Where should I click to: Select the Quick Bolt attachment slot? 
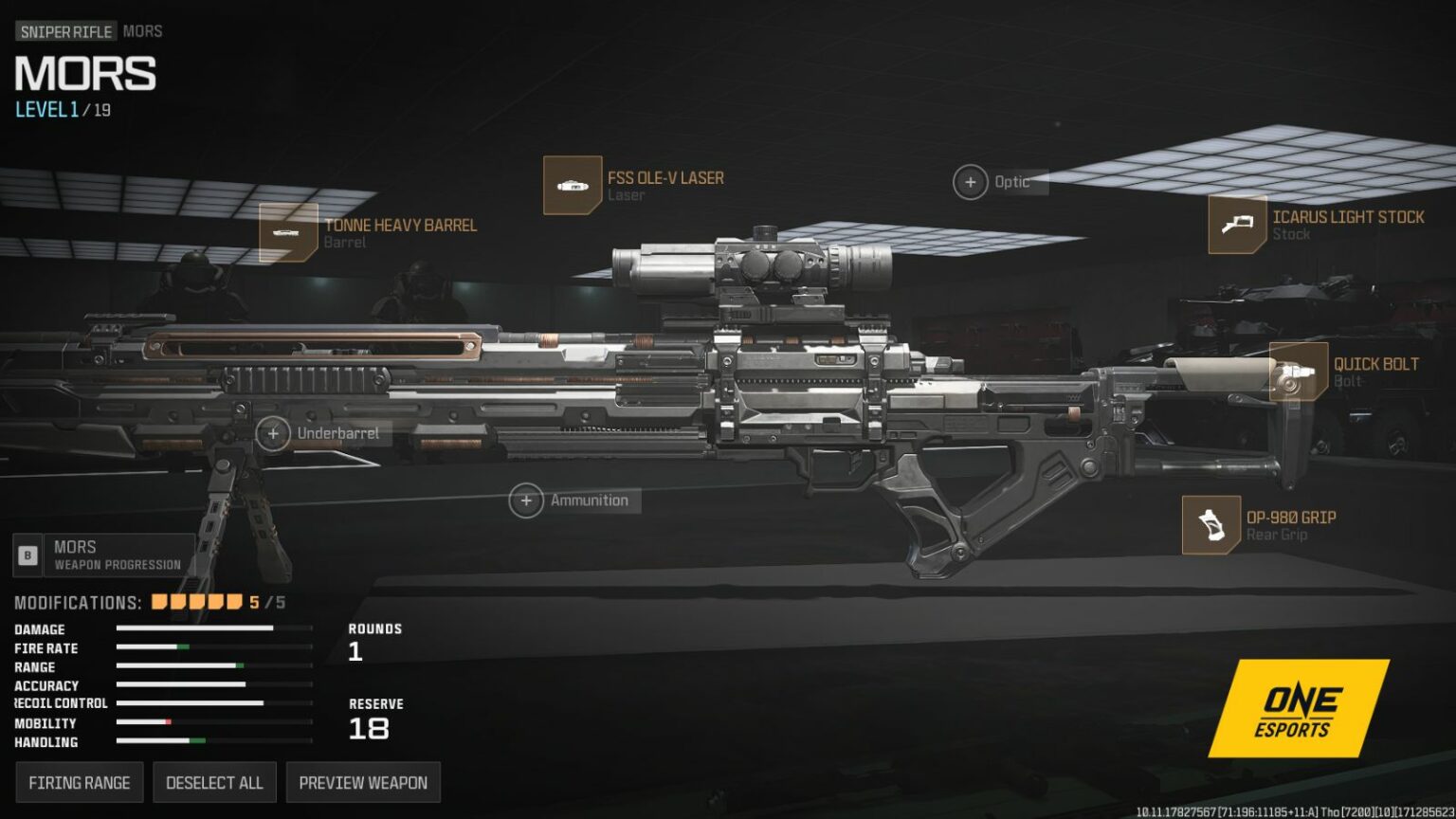tap(1298, 372)
